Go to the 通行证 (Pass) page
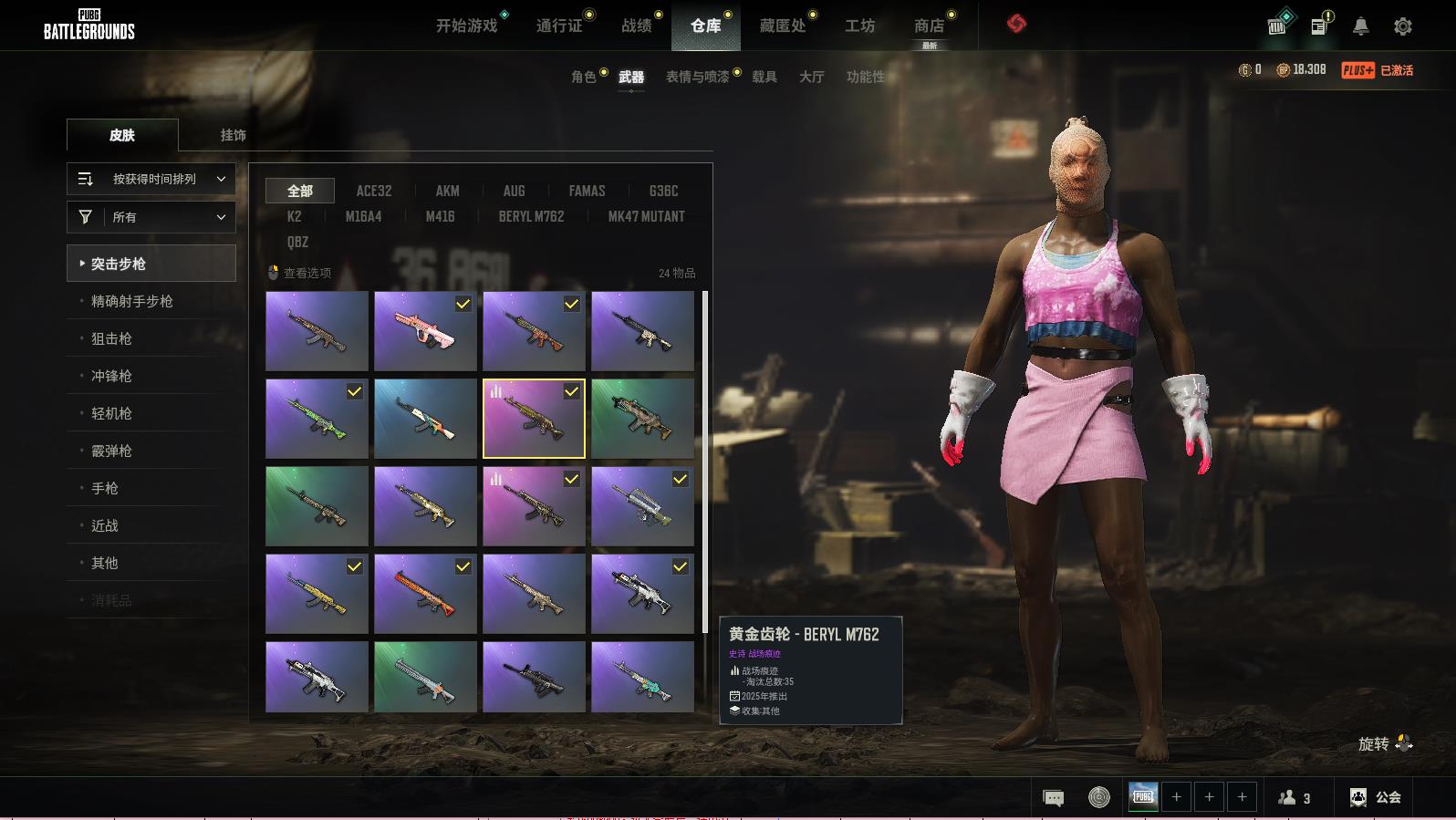This screenshot has height=820, width=1456. coord(559,26)
